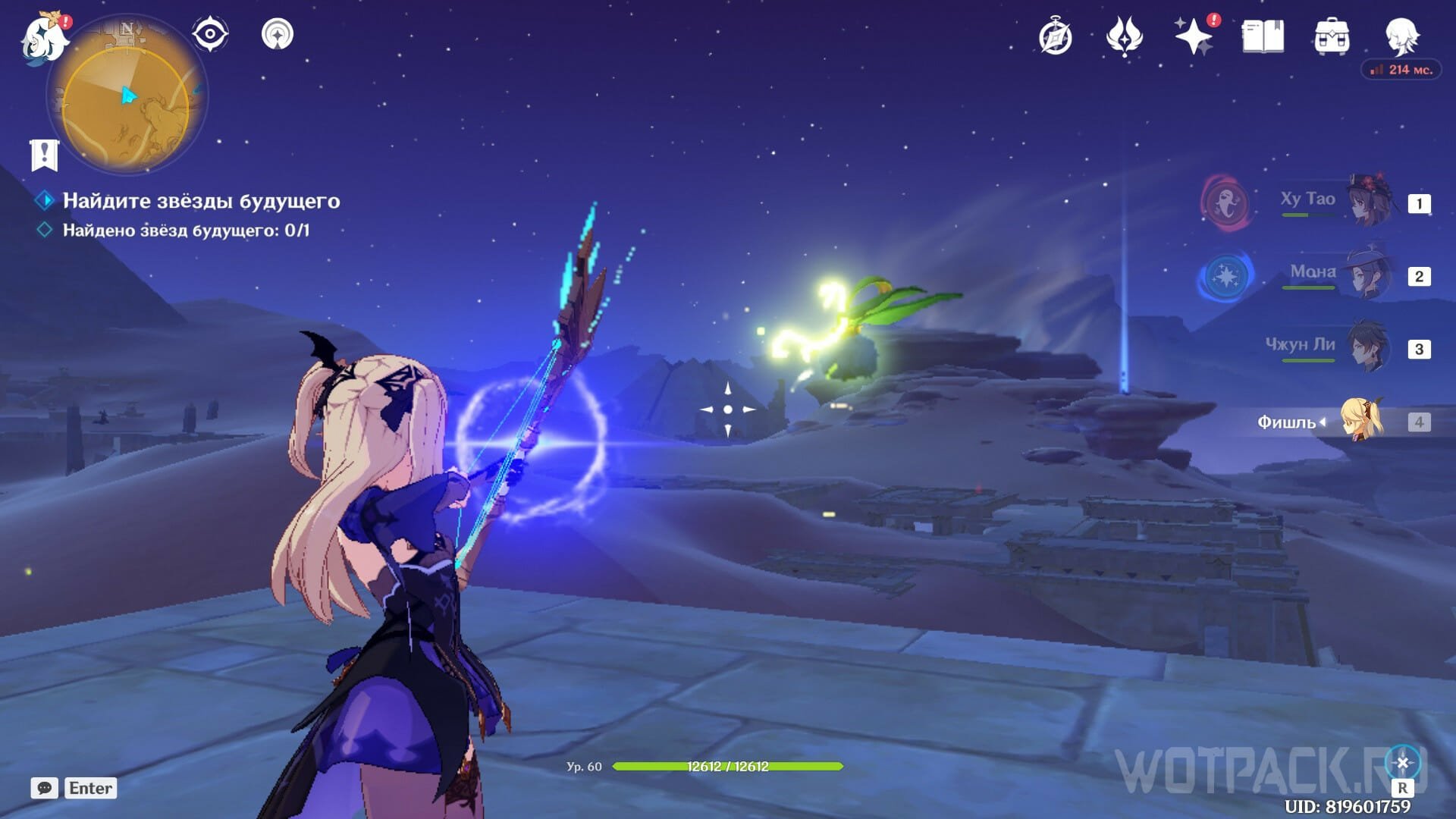This screenshot has height=819, width=1456.
Task: Select the 'Найдите звёзды будущего' quest tracker
Action: point(201,201)
